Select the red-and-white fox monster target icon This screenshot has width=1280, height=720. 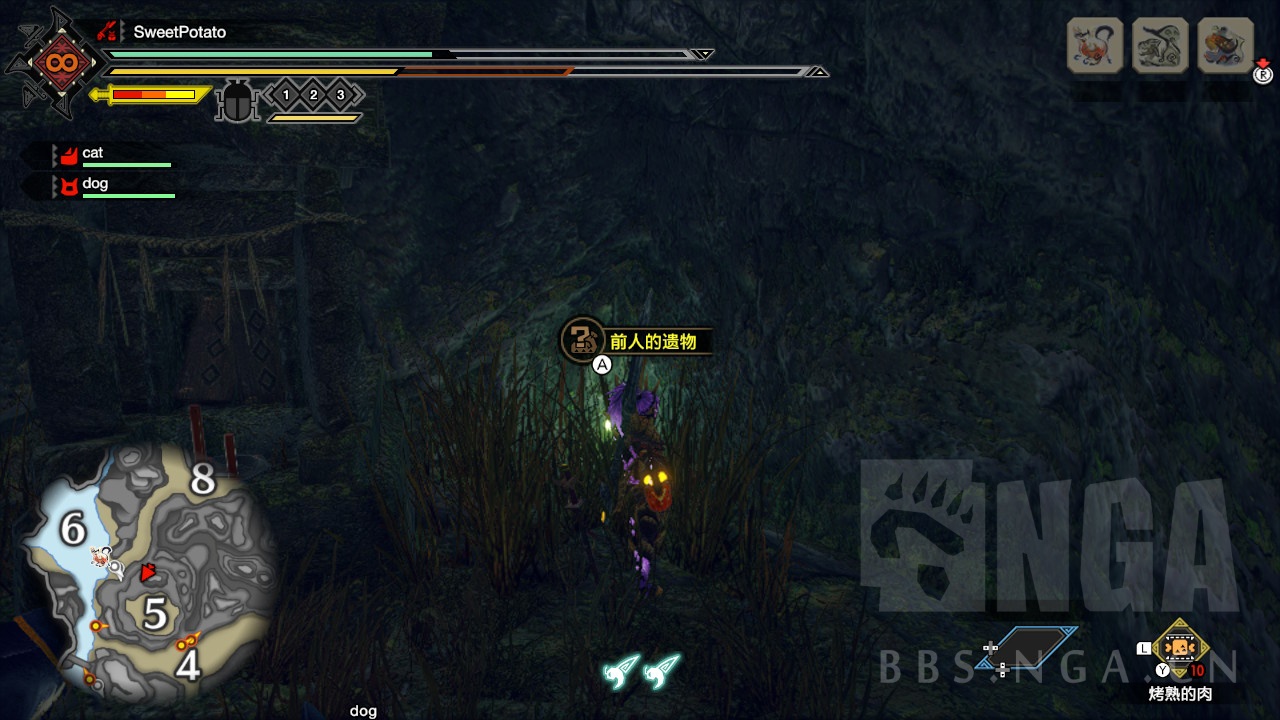pos(1095,45)
